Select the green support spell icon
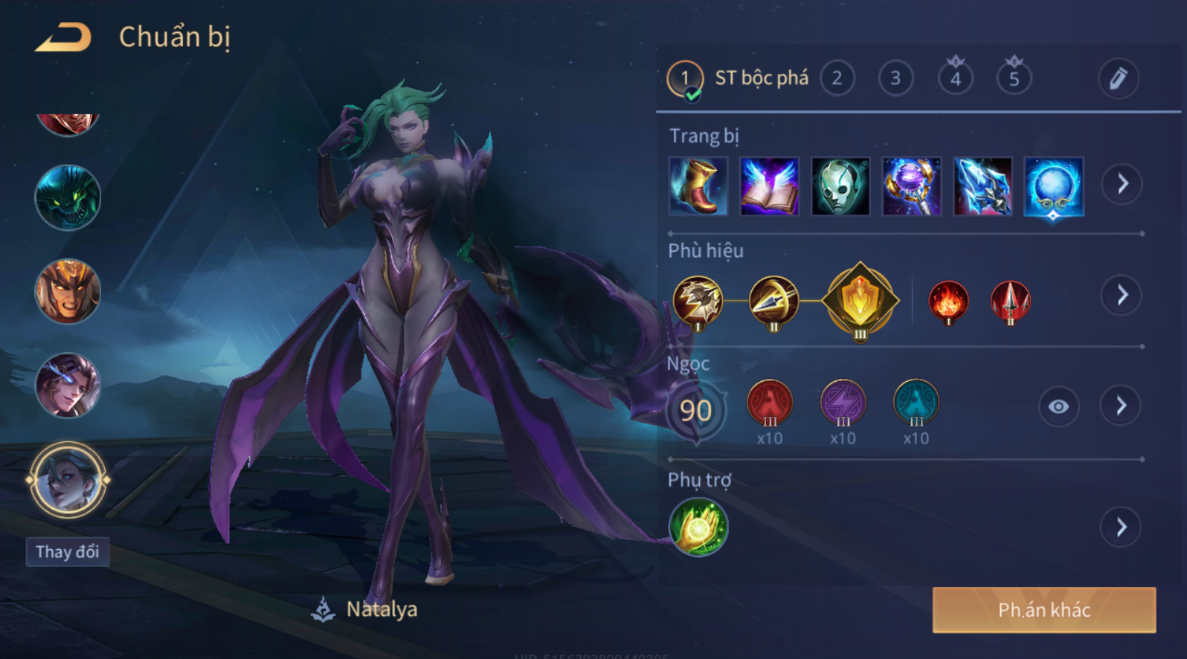1187x659 pixels. (698, 527)
